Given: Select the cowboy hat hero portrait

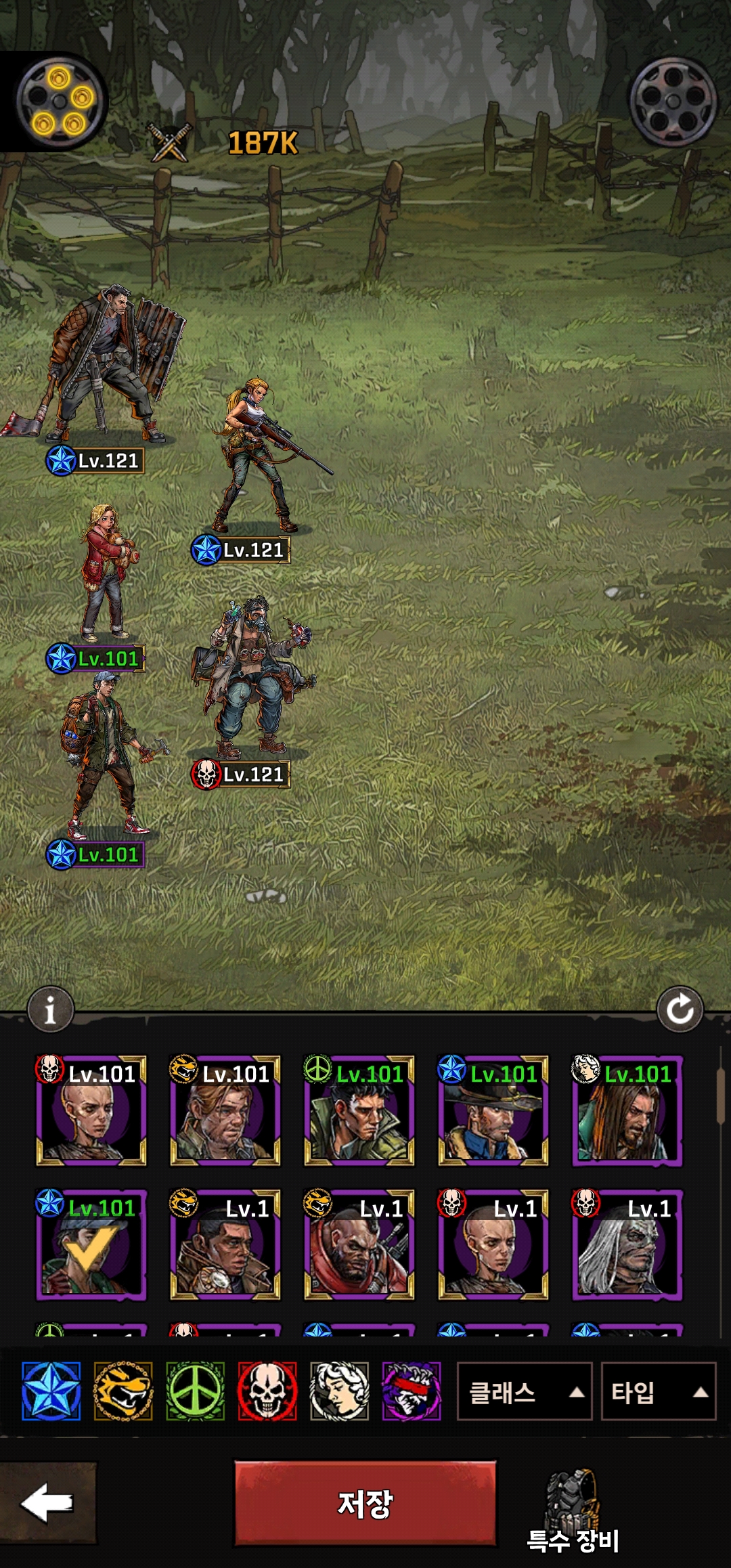Looking at the screenshot, I should (x=493, y=1110).
